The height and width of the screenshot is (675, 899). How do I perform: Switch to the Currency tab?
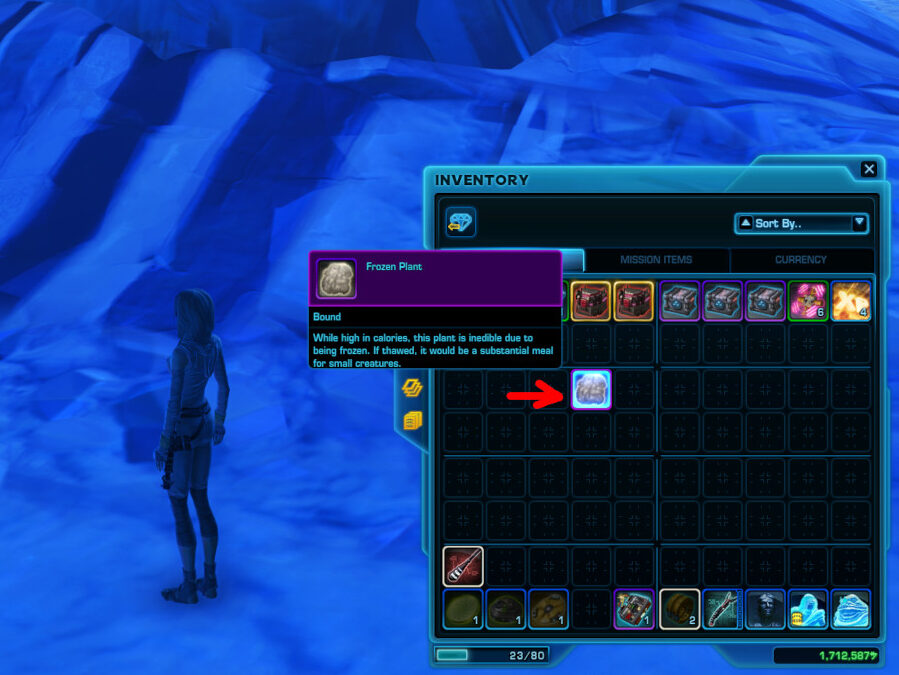801,260
